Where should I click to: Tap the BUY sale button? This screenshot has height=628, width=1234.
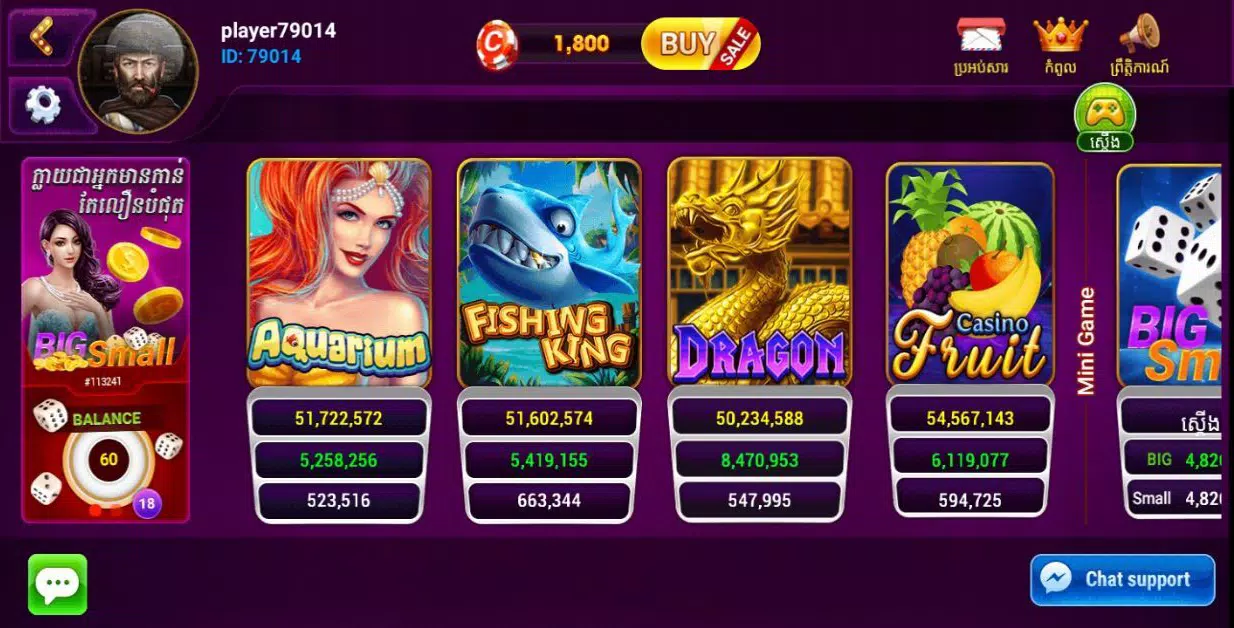pyautogui.click(x=700, y=44)
